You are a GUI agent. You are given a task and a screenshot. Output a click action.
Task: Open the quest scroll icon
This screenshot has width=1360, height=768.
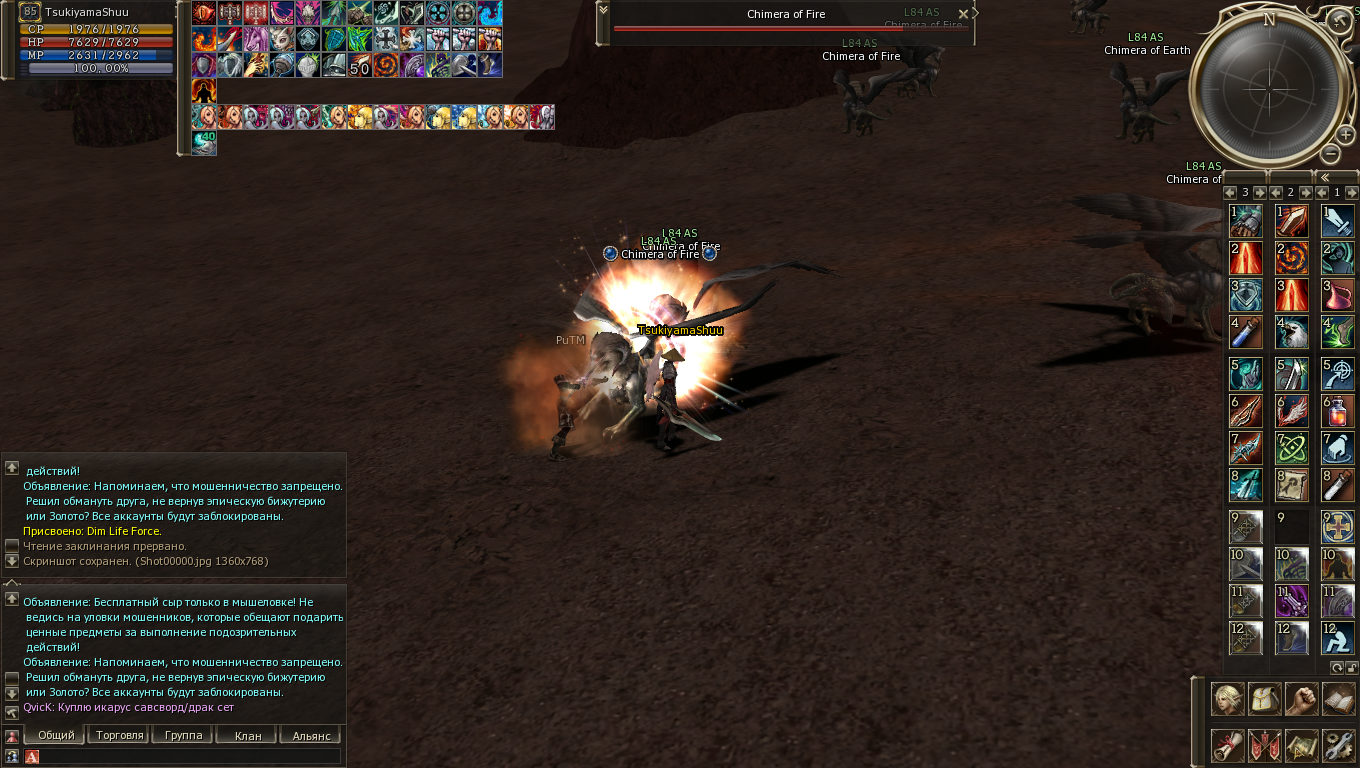pos(1228,745)
